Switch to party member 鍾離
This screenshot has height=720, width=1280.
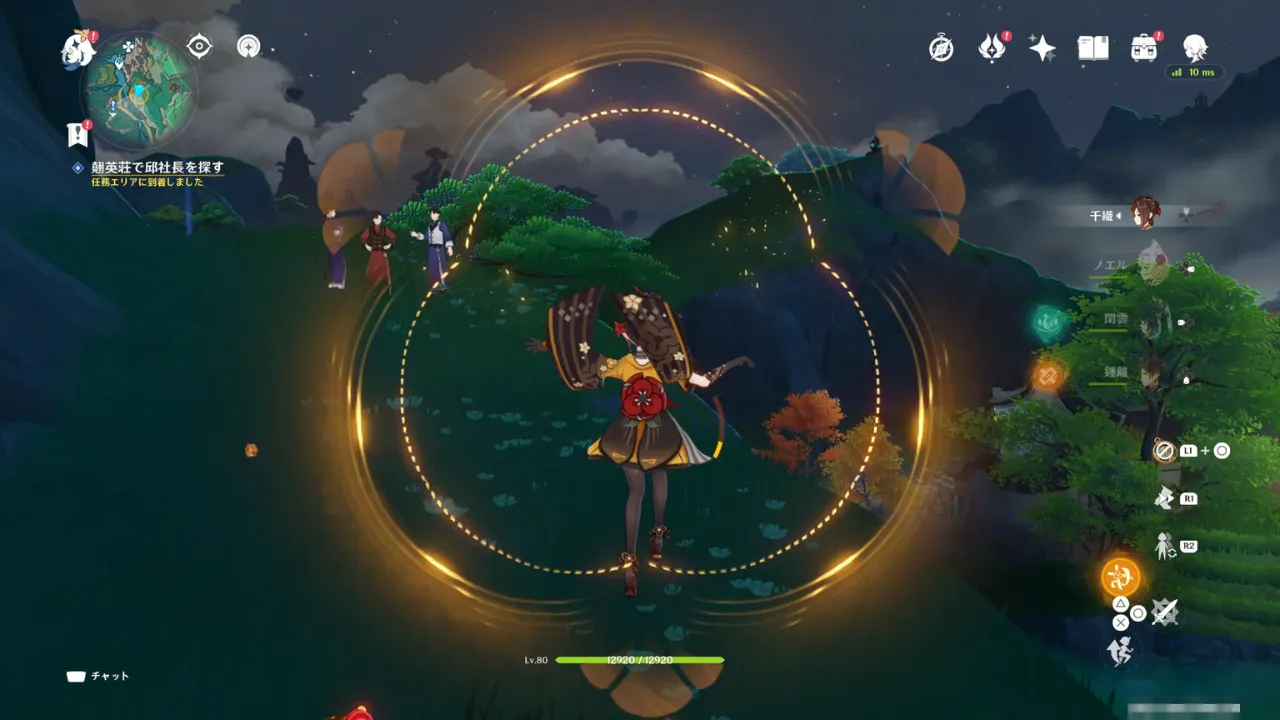[1152, 372]
